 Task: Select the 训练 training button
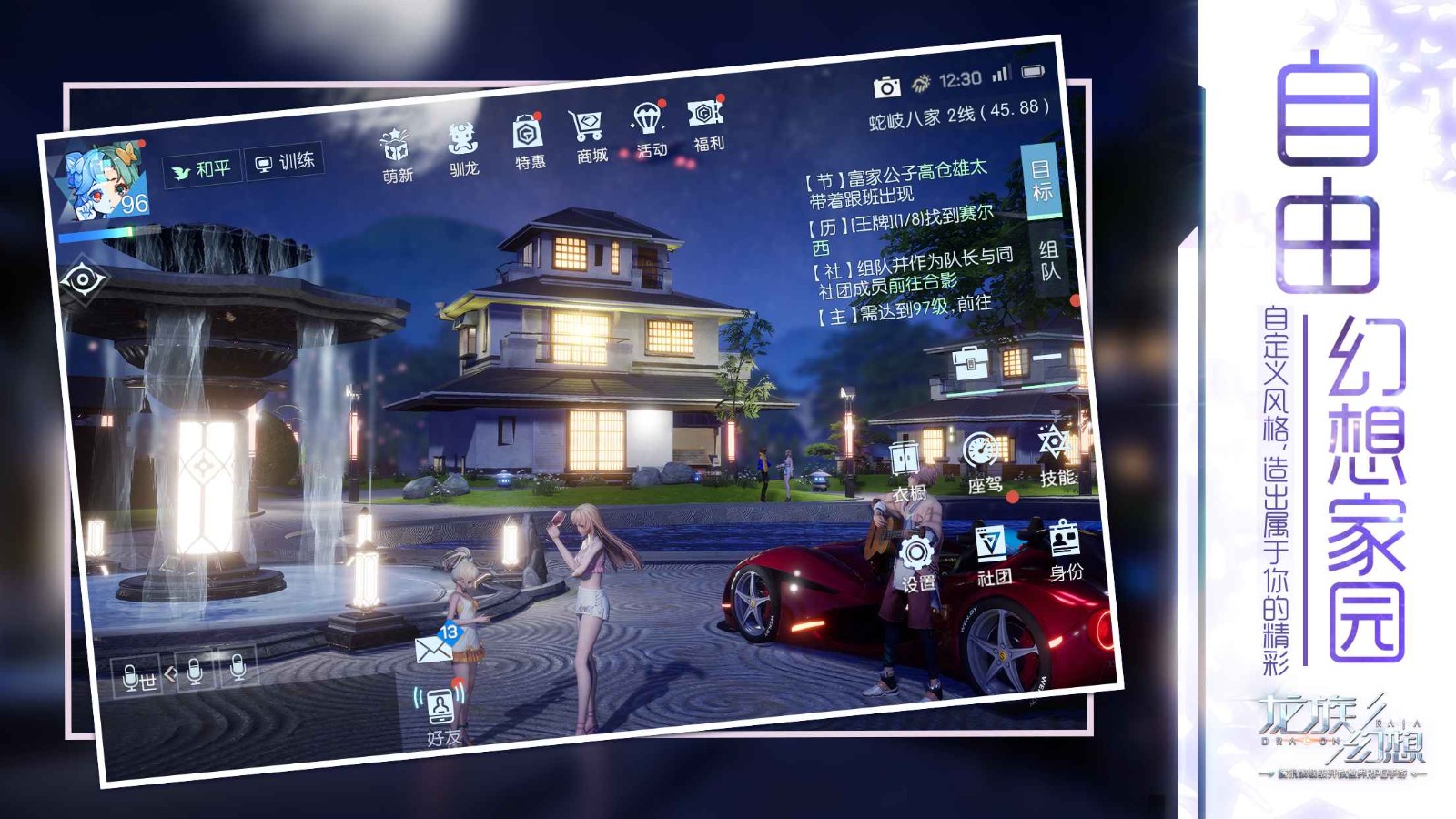pyautogui.click(x=285, y=162)
